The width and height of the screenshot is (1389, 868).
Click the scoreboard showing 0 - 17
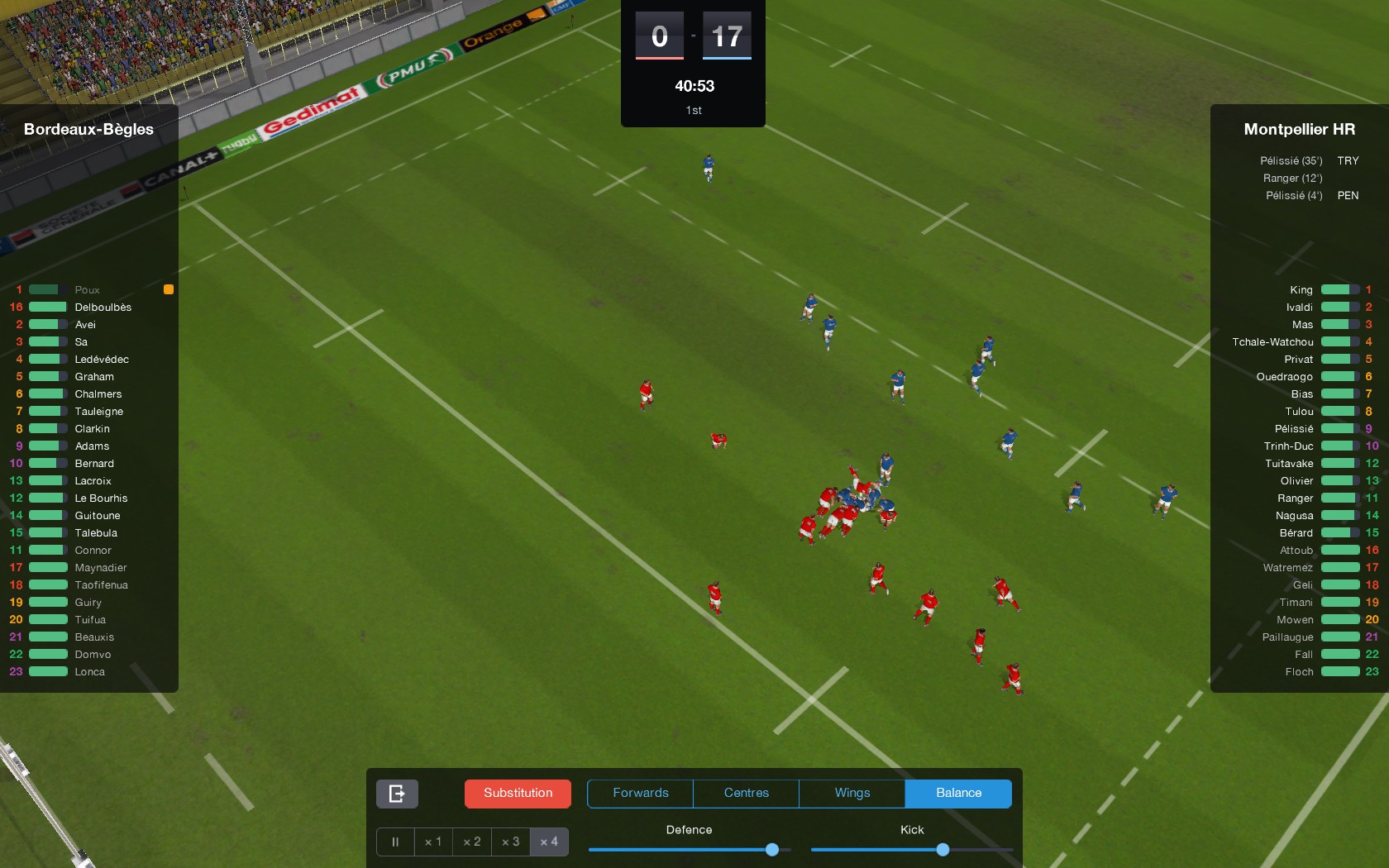tap(693, 36)
